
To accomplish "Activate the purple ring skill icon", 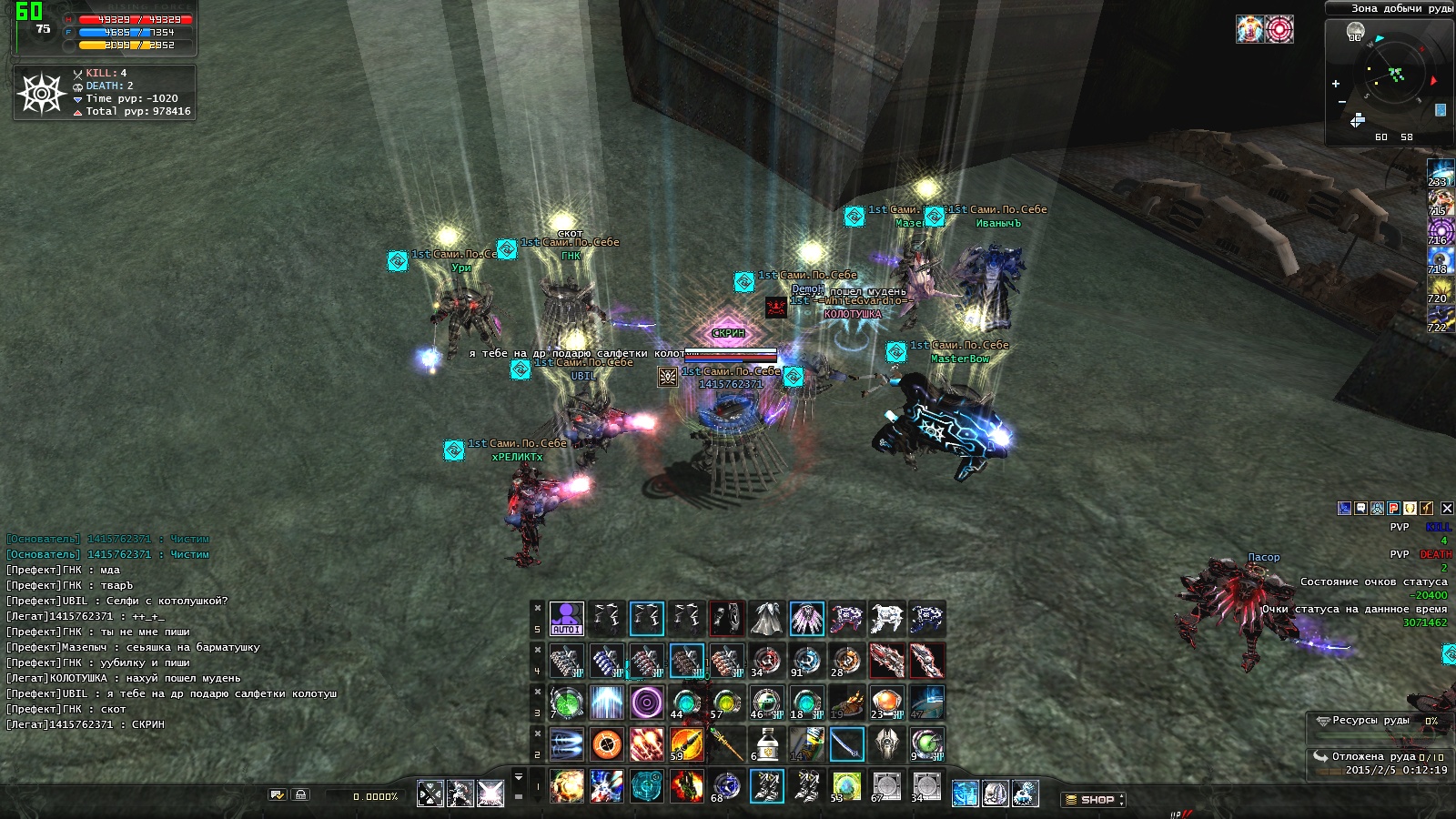I will click(646, 703).
